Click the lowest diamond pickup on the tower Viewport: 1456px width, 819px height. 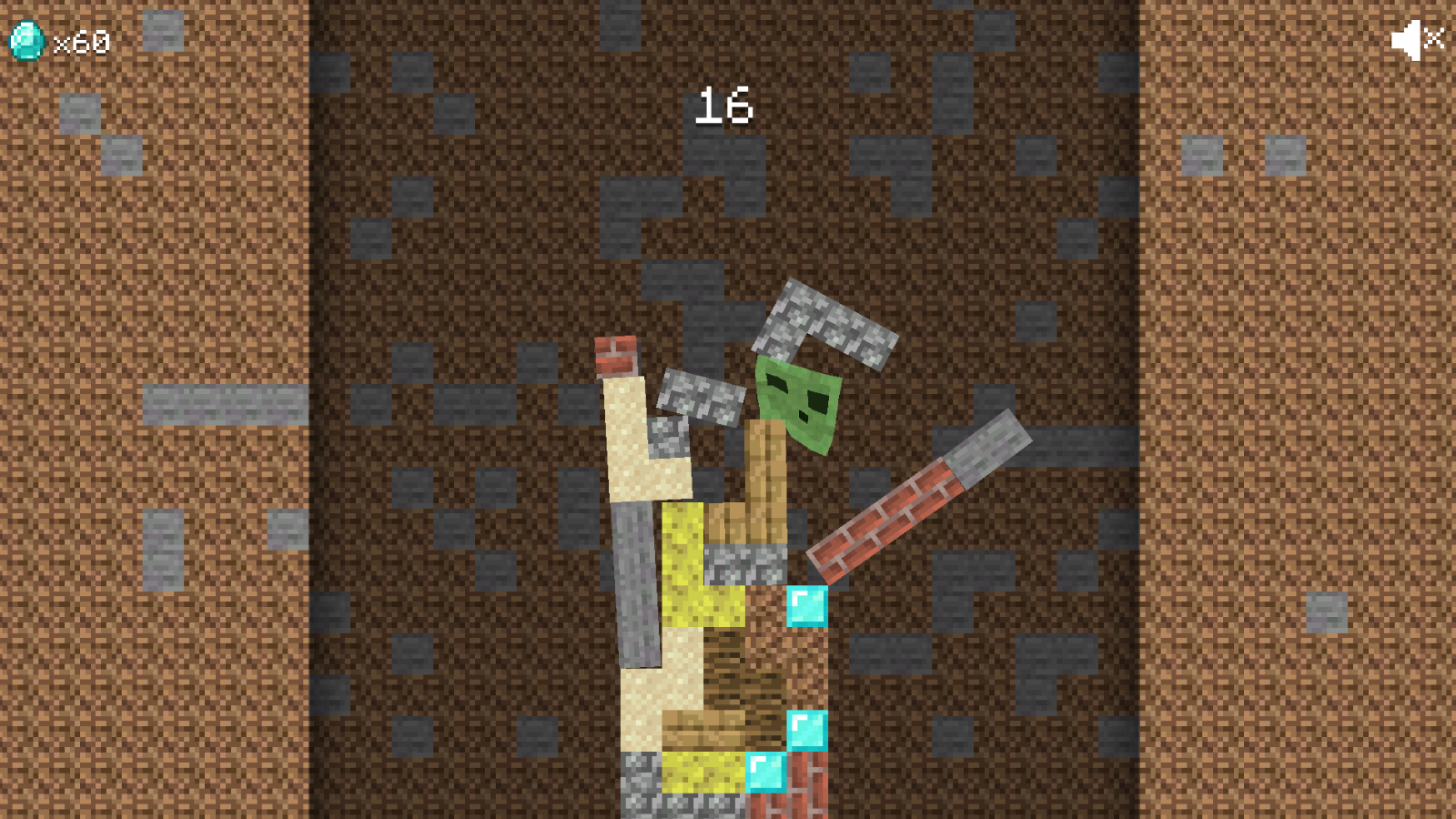pyautogui.click(x=765, y=774)
